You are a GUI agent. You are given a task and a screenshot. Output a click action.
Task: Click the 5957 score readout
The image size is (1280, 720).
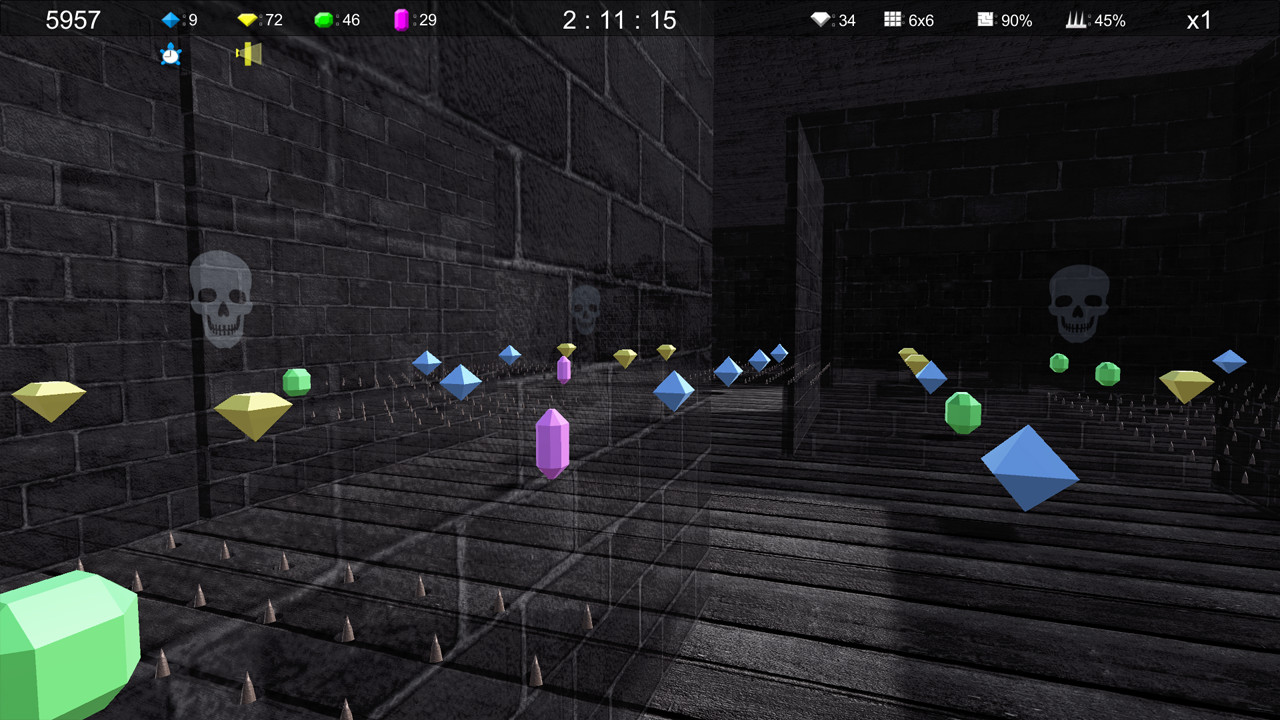pyautogui.click(x=73, y=19)
